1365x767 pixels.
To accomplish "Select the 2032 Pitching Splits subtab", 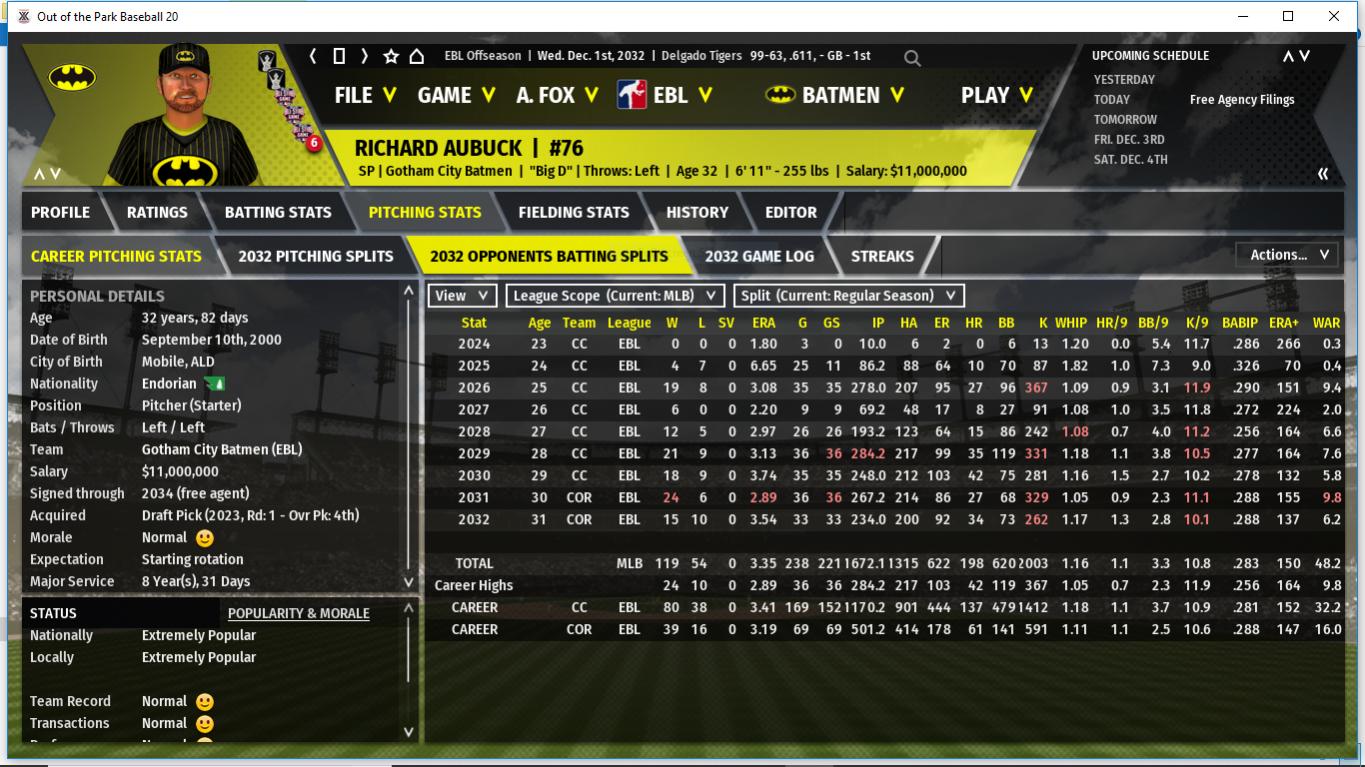I will pyautogui.click(x=316, y=256).
